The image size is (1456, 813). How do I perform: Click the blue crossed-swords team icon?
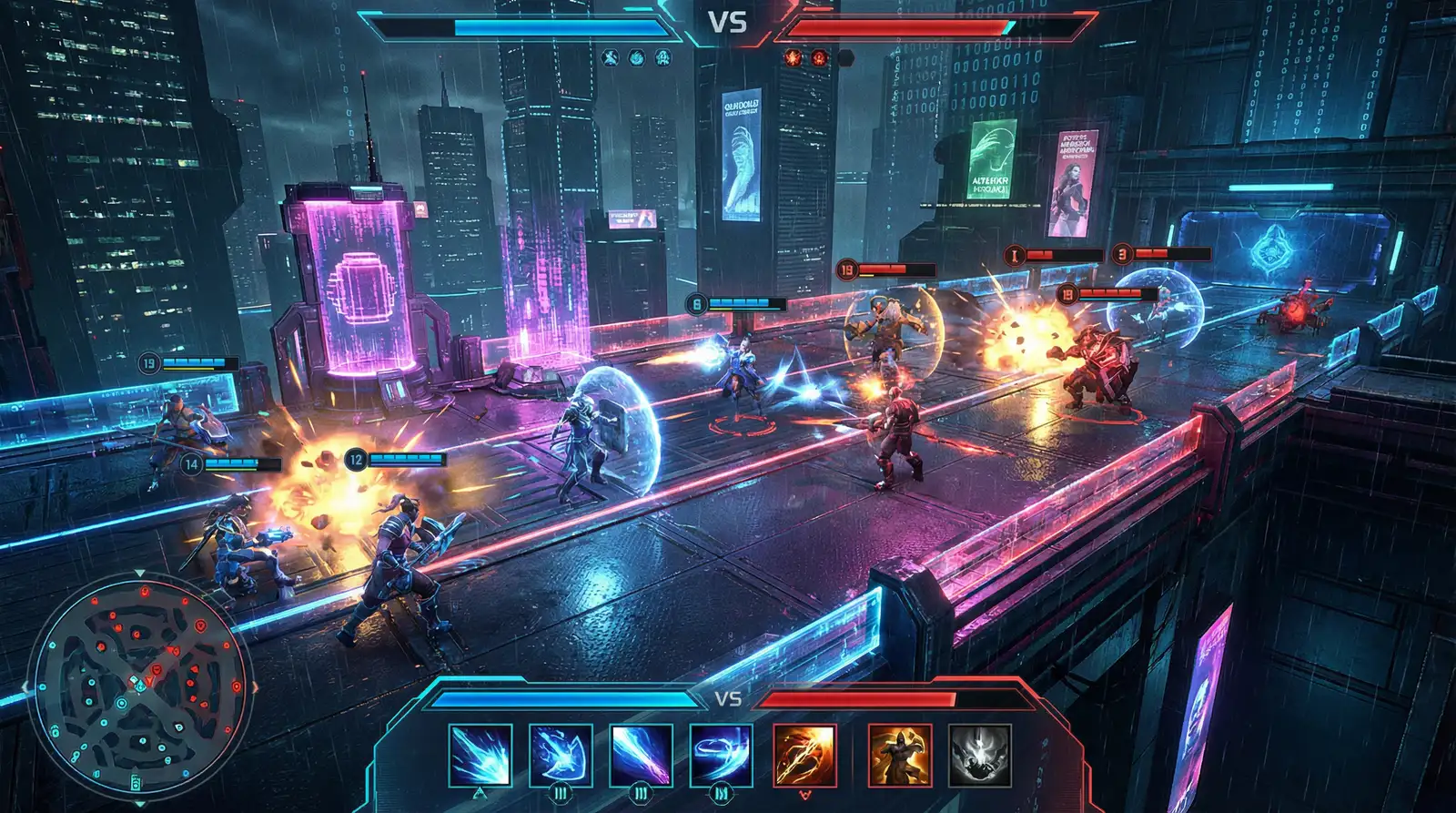click(610, 57)
